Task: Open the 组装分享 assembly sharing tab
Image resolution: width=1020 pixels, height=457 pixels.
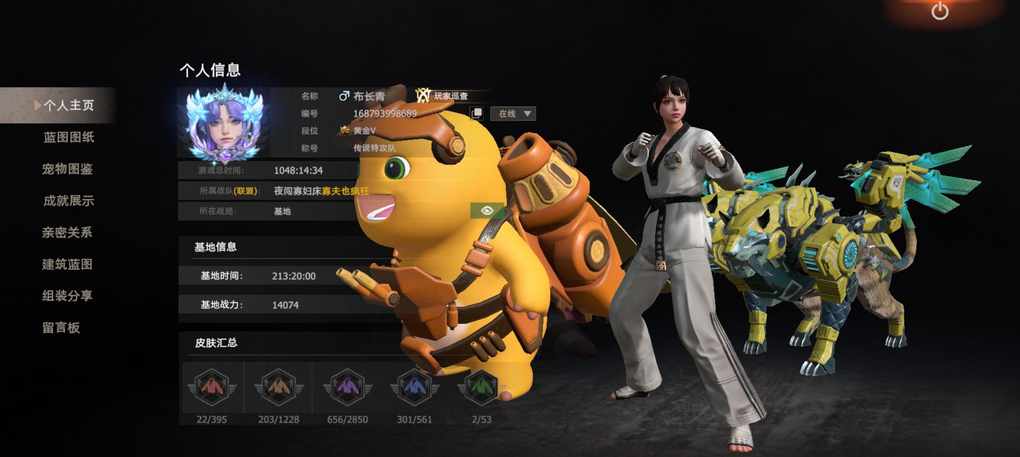Action: pyautogui.click(x=68, y=296)
